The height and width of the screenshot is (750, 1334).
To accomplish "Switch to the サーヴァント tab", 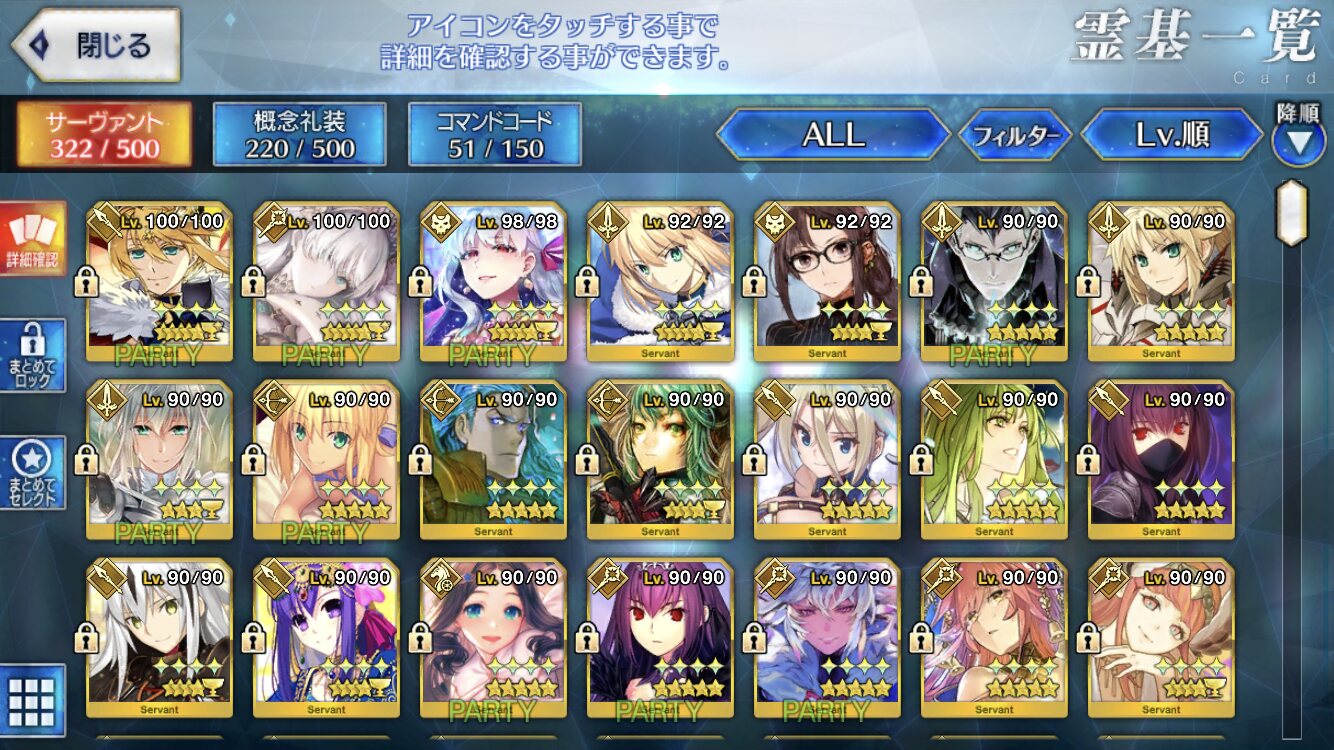I will coord(104,135).
